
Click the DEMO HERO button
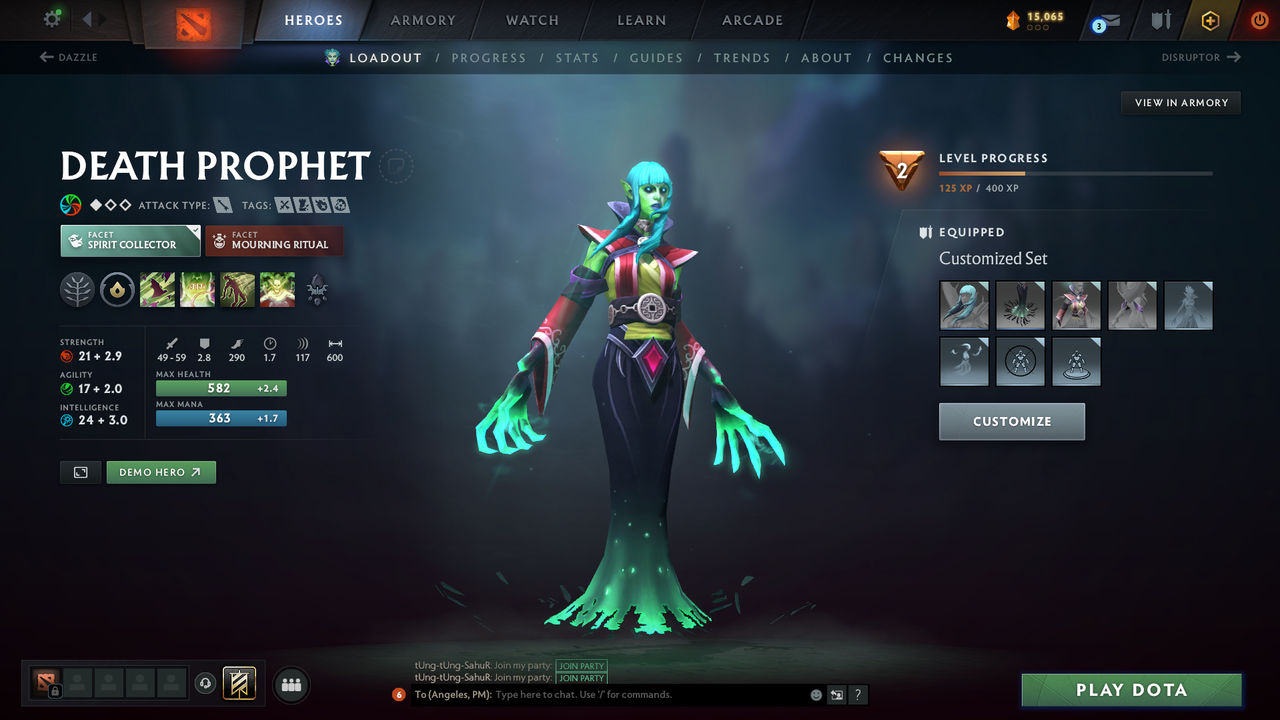point(161,471)
